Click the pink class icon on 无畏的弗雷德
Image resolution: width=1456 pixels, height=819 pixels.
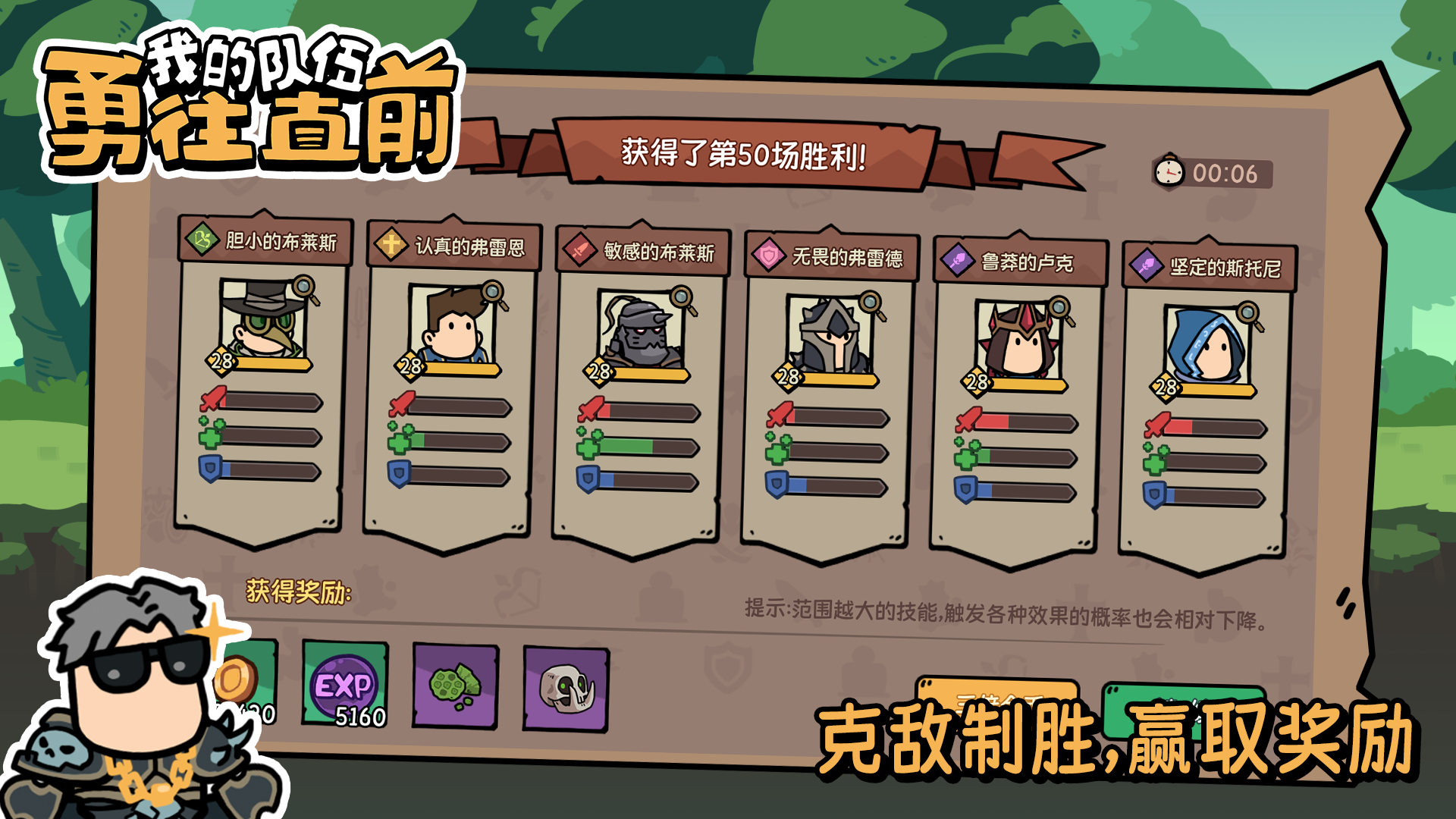click(x=768, y=255)
